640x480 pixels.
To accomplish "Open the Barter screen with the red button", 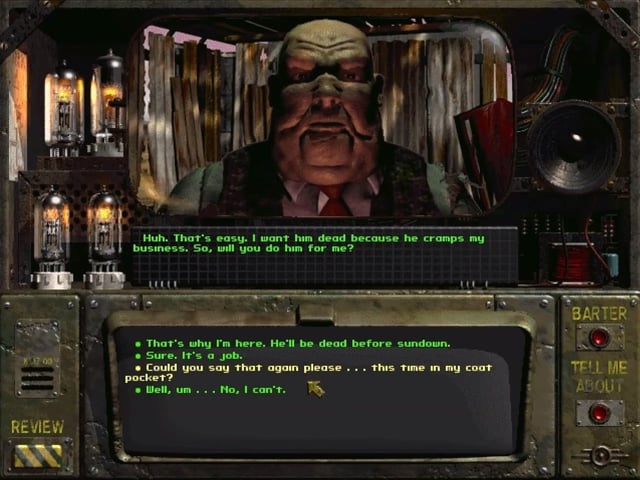I will pyautogui.click(x=599, y=338).
